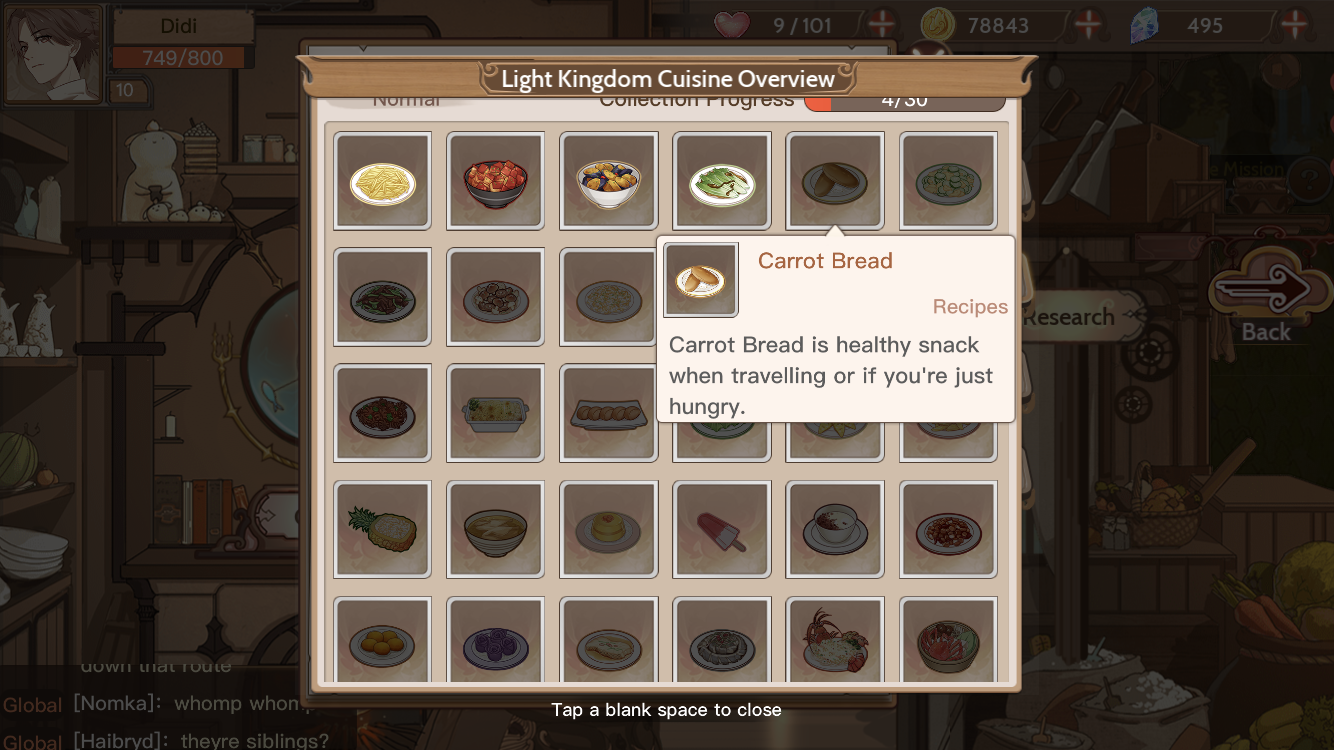Screen dimensions: 1334x750
Task: Select the carrot bread dish tile
Action: (x=835, y=181)
